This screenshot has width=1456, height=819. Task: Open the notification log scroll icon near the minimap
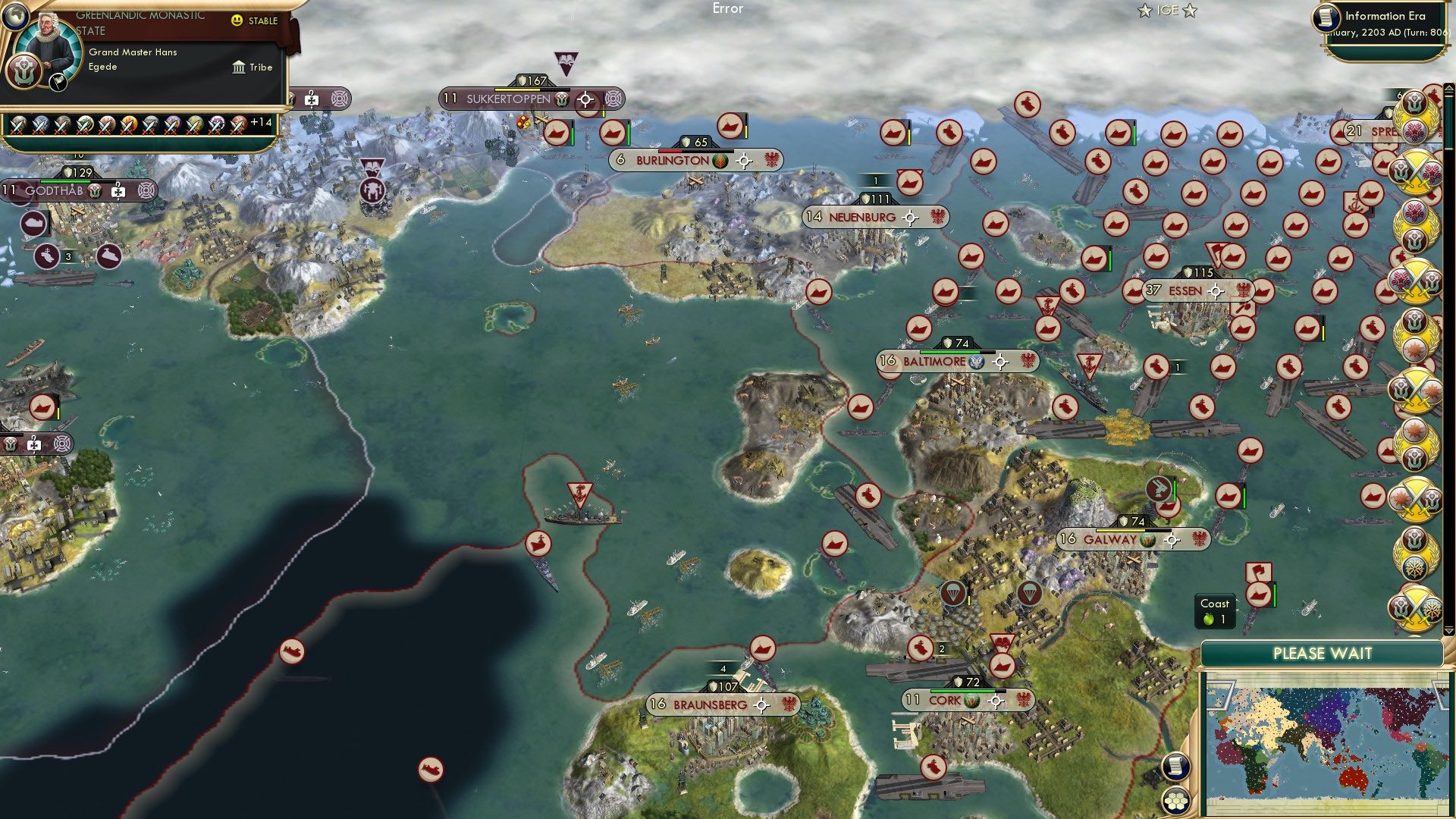1175,764
